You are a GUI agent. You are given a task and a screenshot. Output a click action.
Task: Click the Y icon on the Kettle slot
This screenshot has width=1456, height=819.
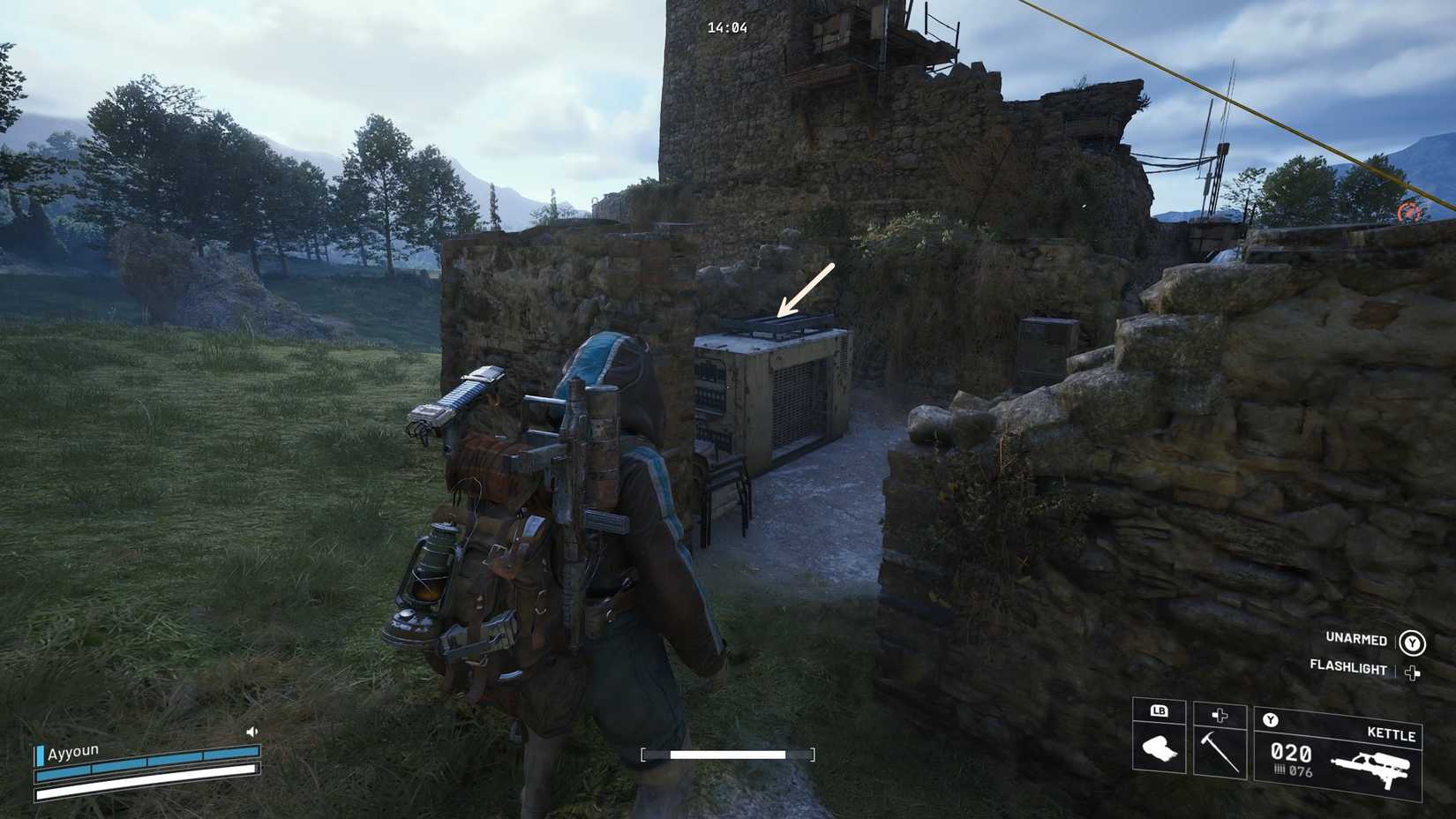pos(1271,718)
